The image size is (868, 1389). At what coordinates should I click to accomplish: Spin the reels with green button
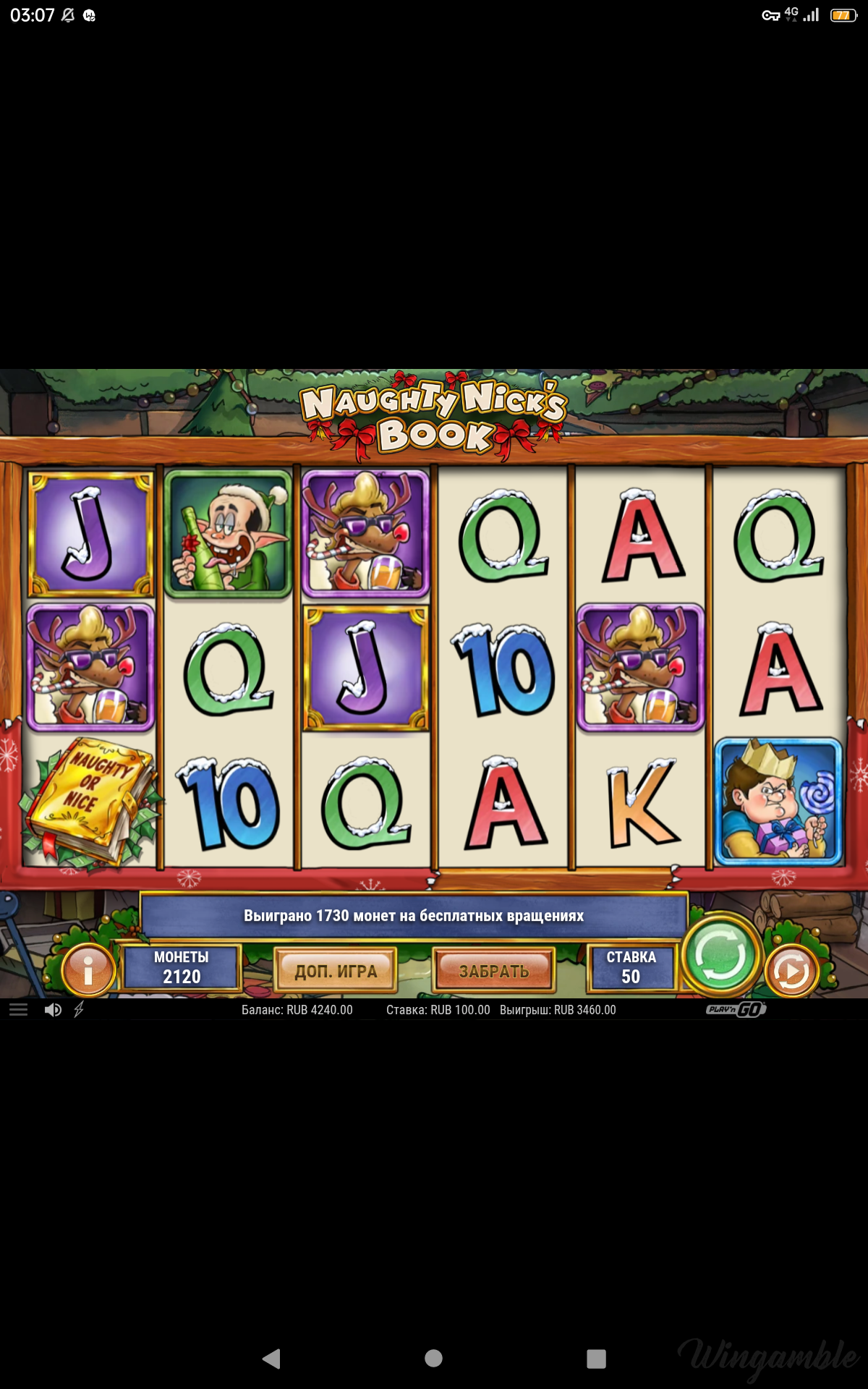click(720, 955)
